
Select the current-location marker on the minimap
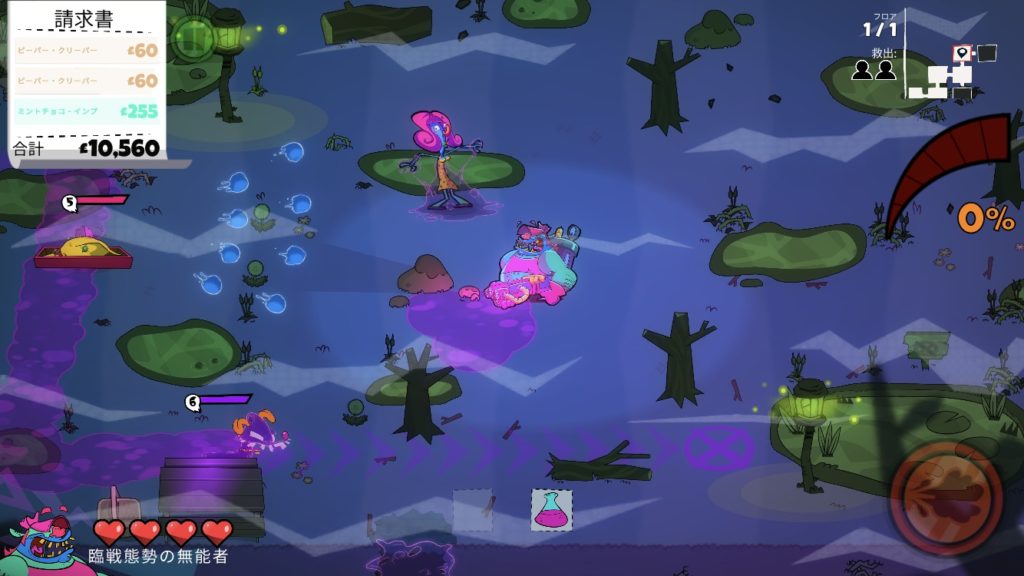962,54
